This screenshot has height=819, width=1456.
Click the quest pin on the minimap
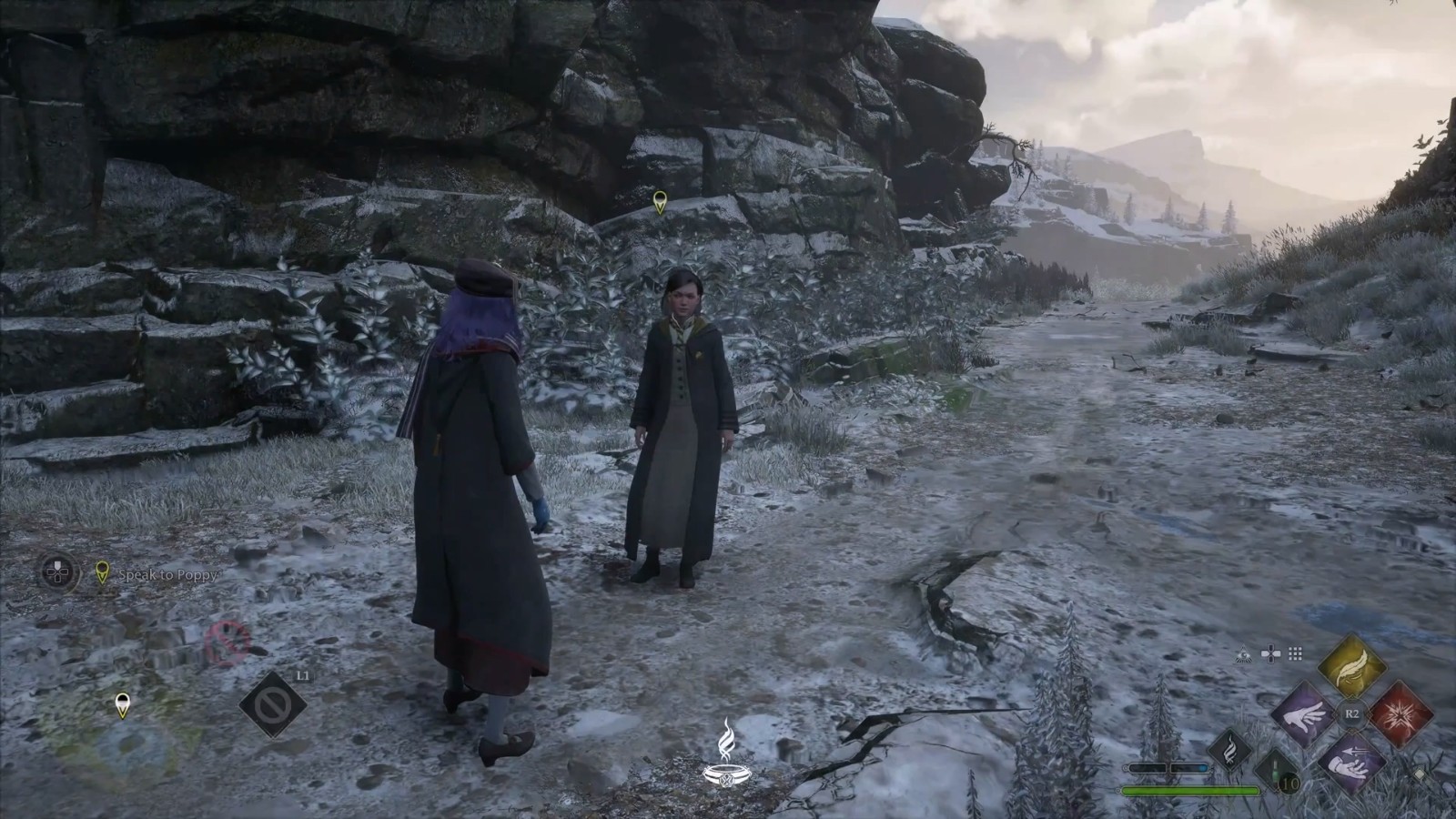coord(122,704)
